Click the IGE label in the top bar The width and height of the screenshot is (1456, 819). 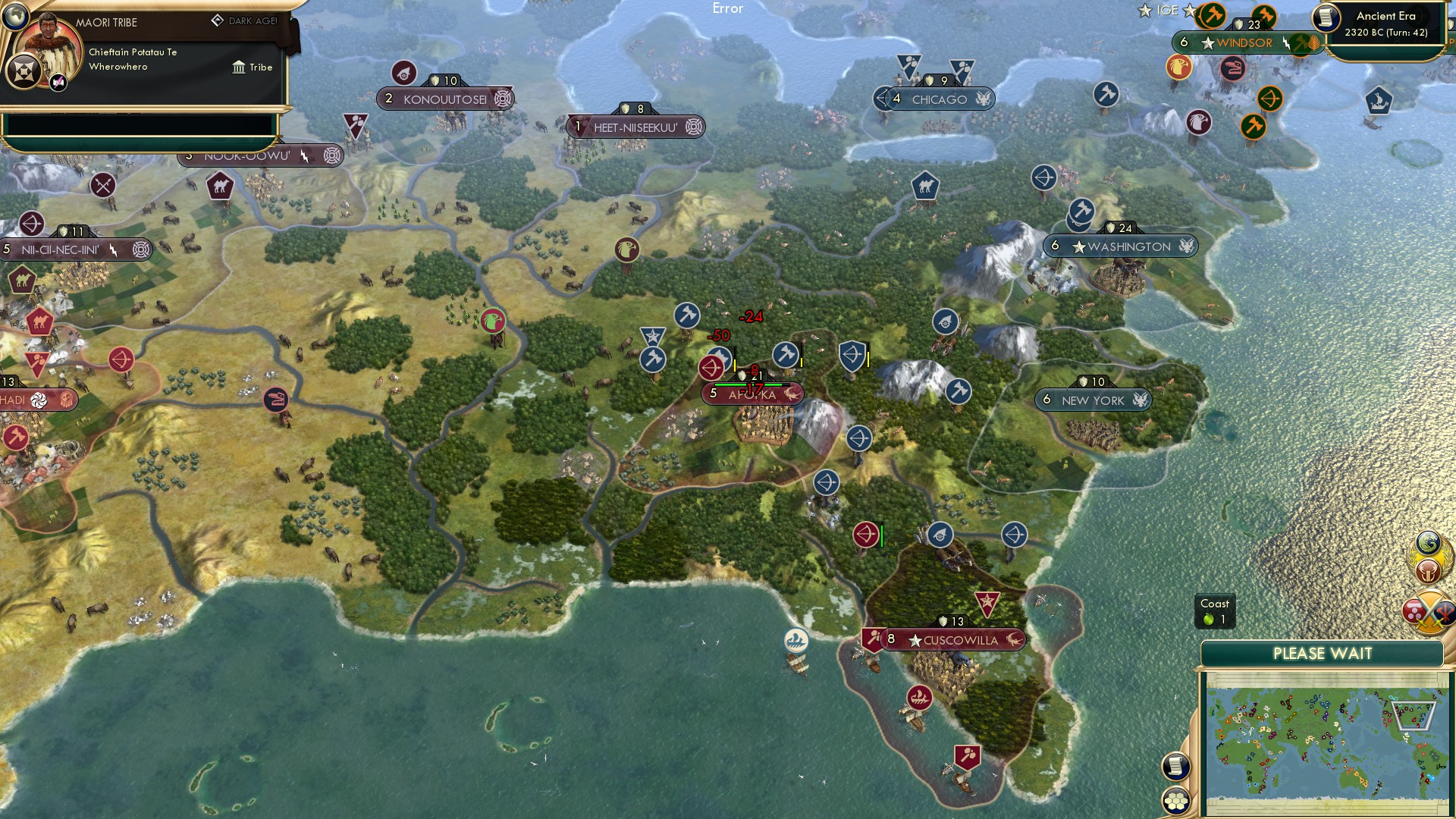(x=1167, y=10)
